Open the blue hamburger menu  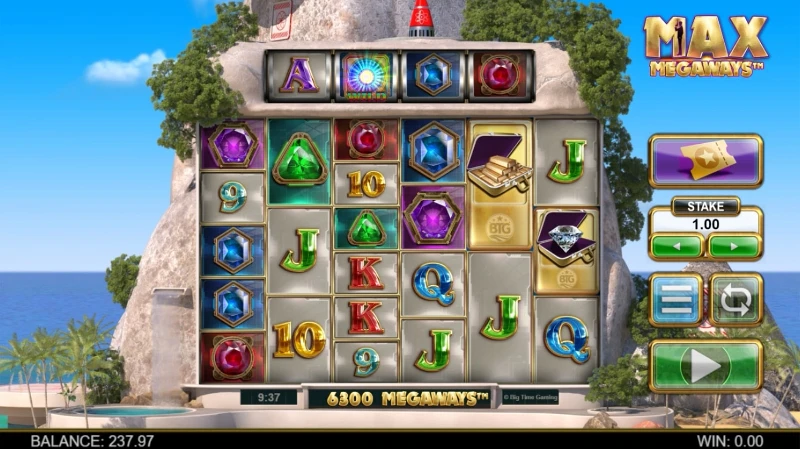tap(676, 300)
